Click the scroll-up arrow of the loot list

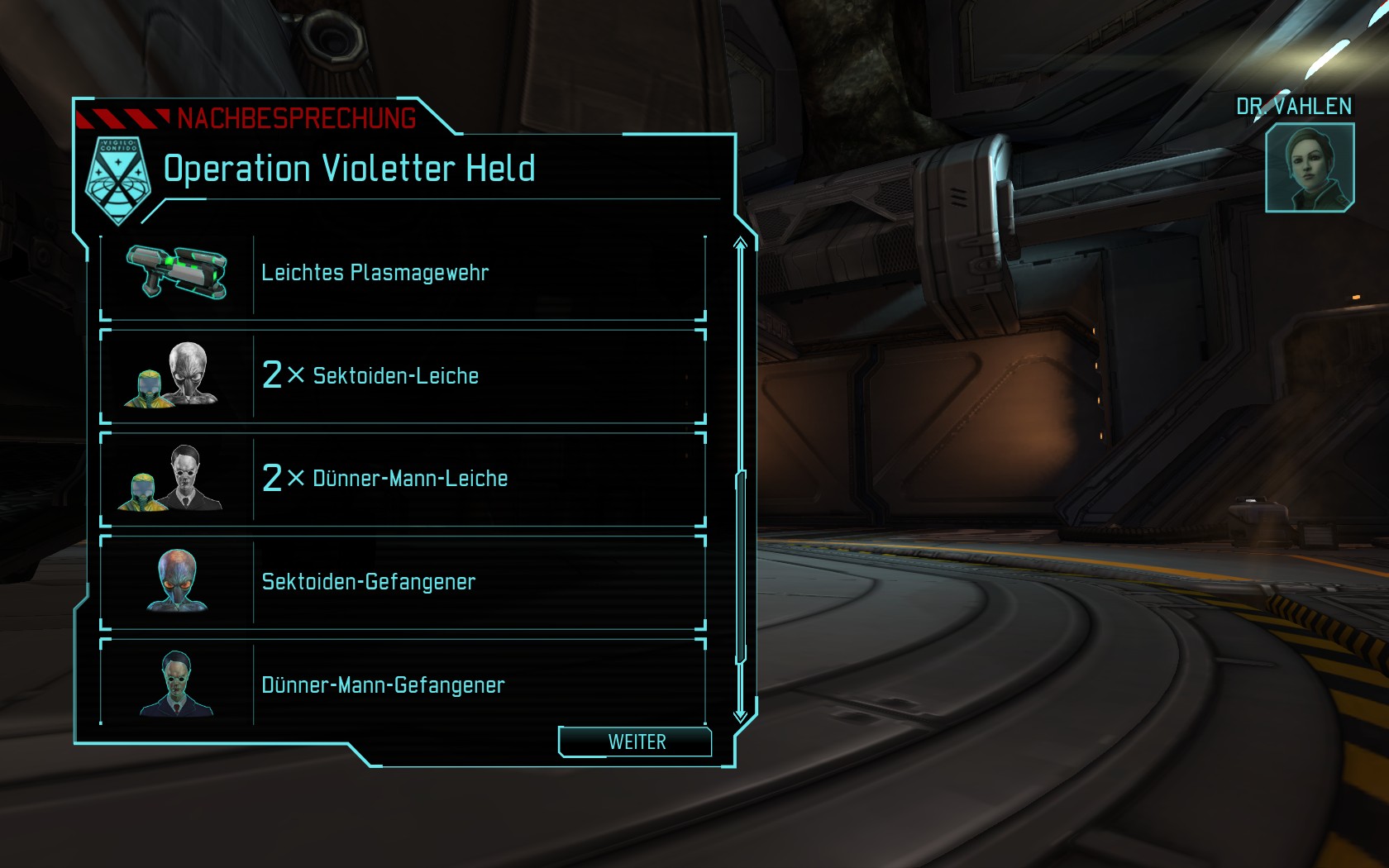tap(740, 243)
